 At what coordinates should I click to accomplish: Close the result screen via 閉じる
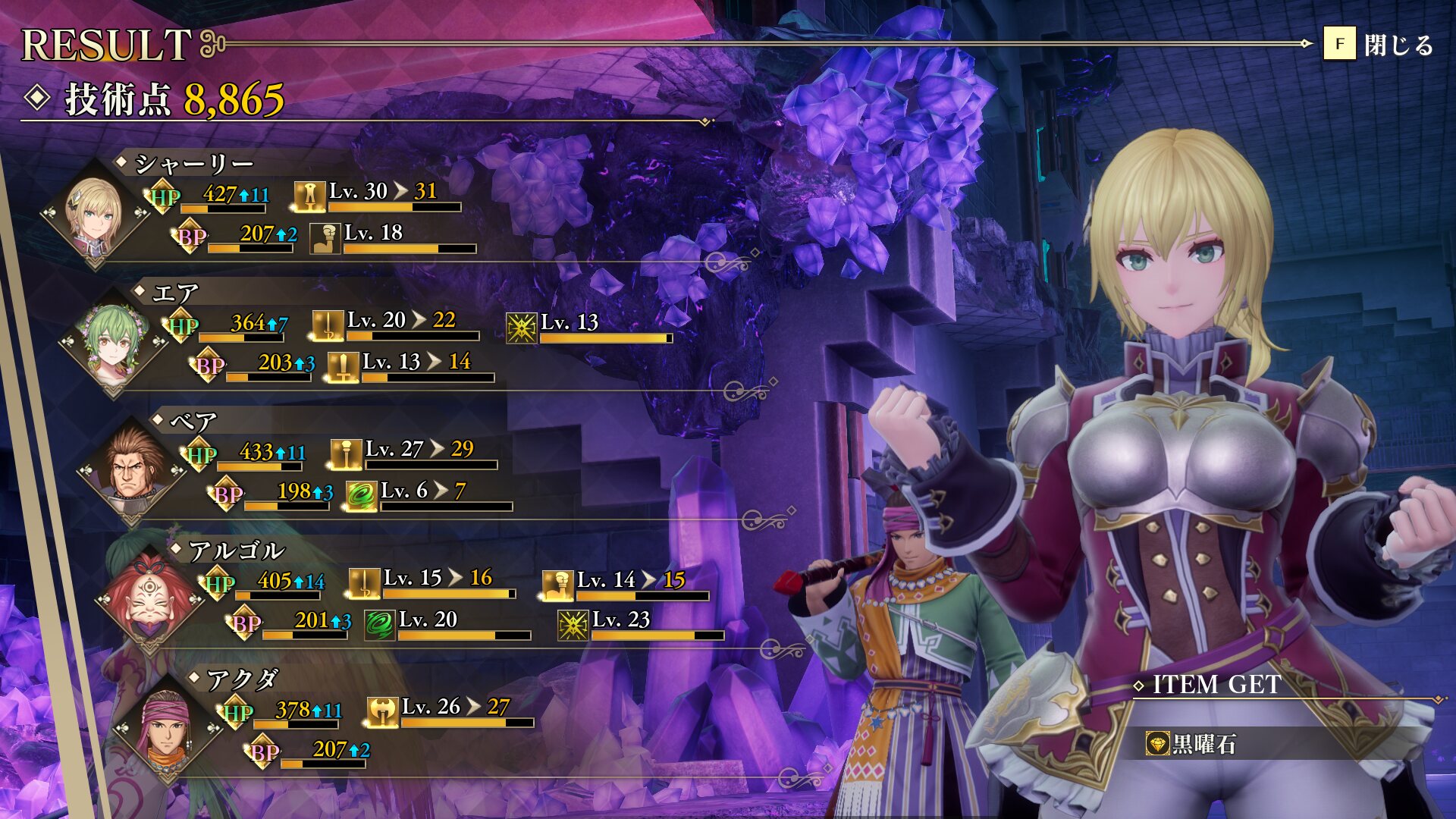pos(1379,45)
